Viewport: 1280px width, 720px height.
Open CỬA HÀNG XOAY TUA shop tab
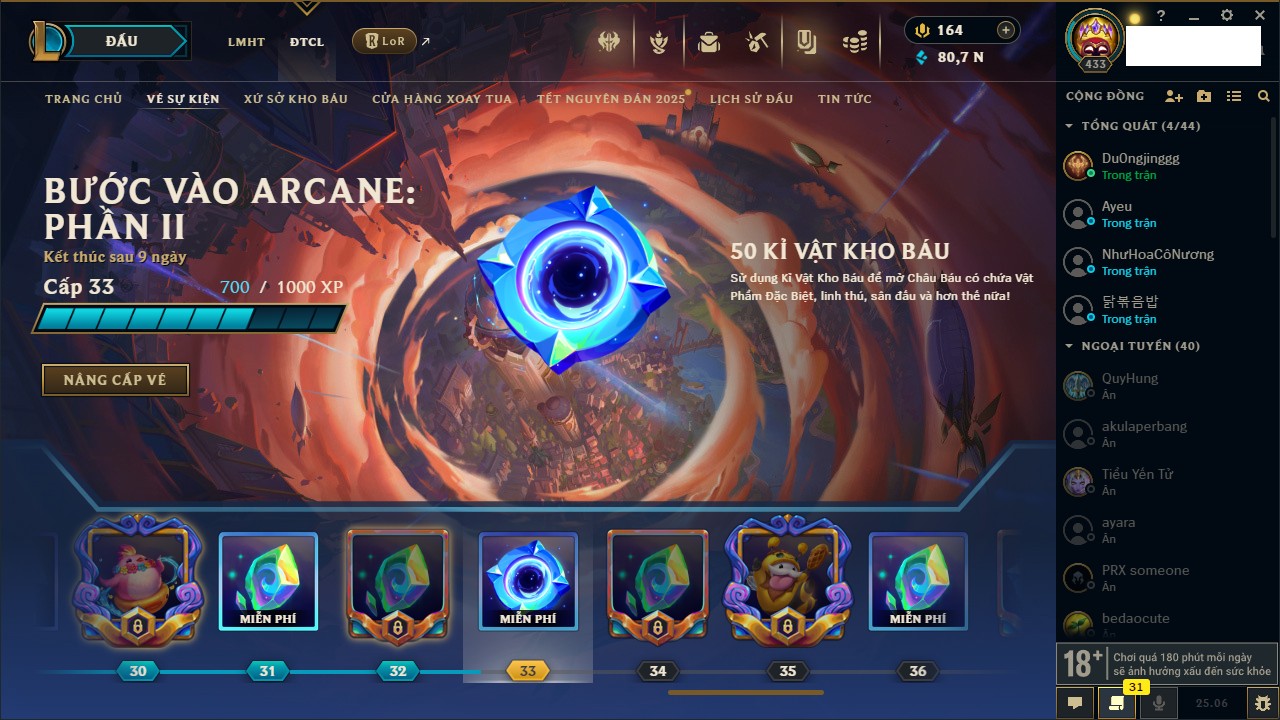coord(442,99)
